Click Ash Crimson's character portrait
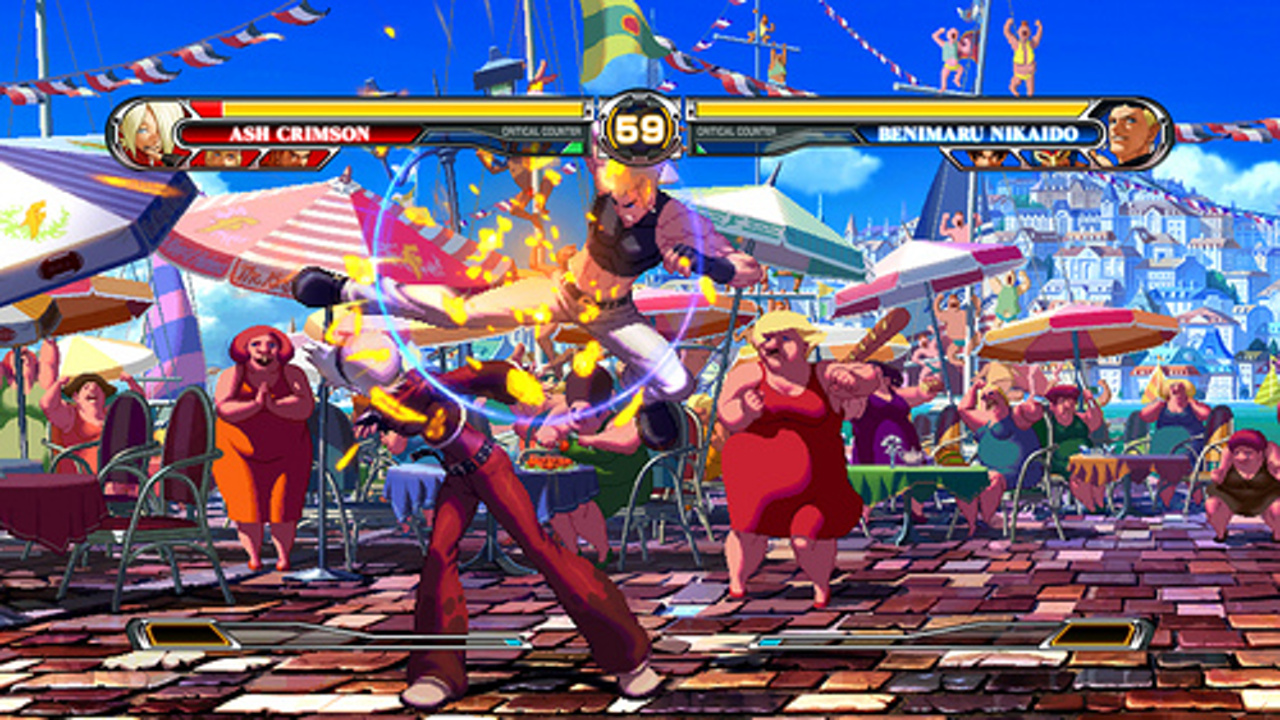The width and height of the screenshot is (1280, 720). 150,133
